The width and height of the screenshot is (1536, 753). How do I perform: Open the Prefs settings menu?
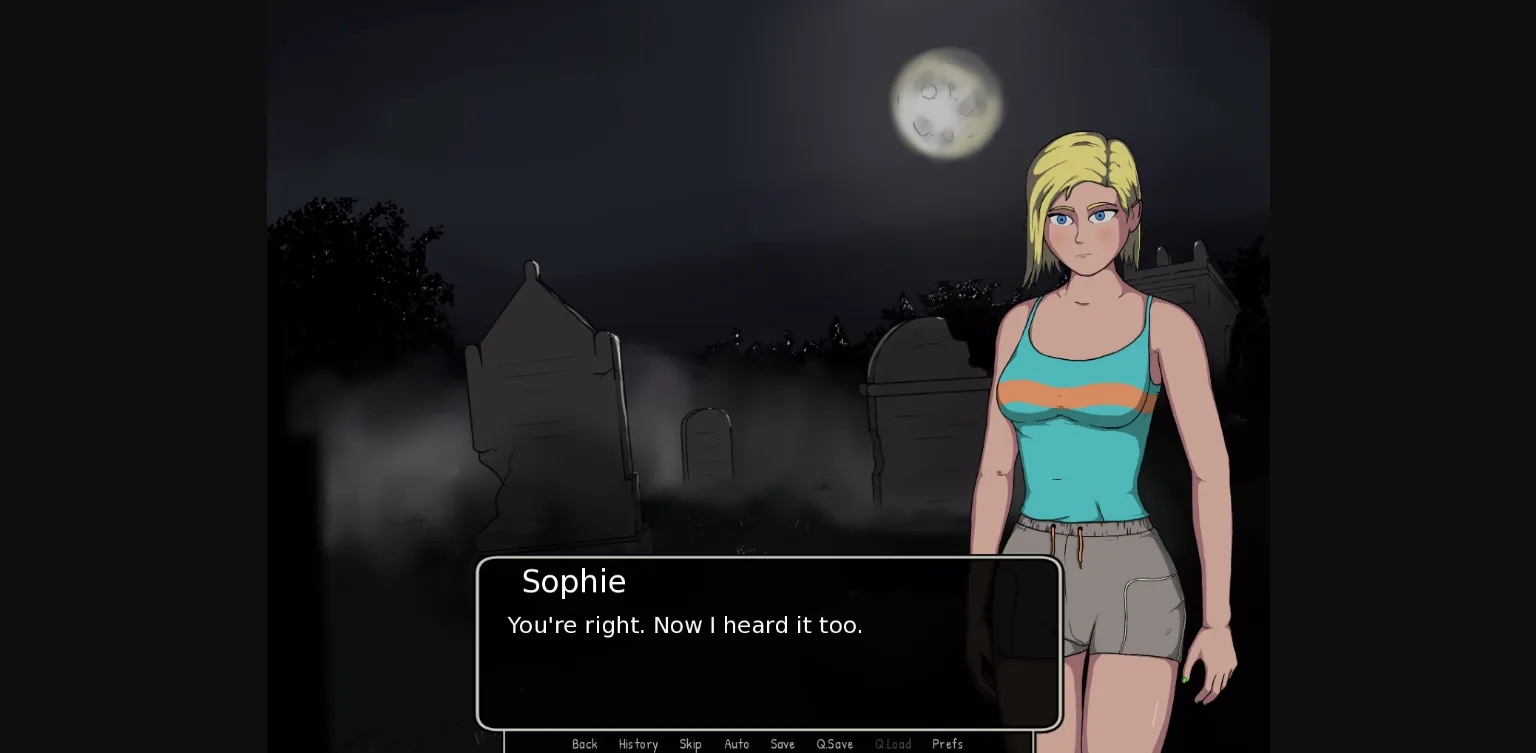tap(947, 744)
